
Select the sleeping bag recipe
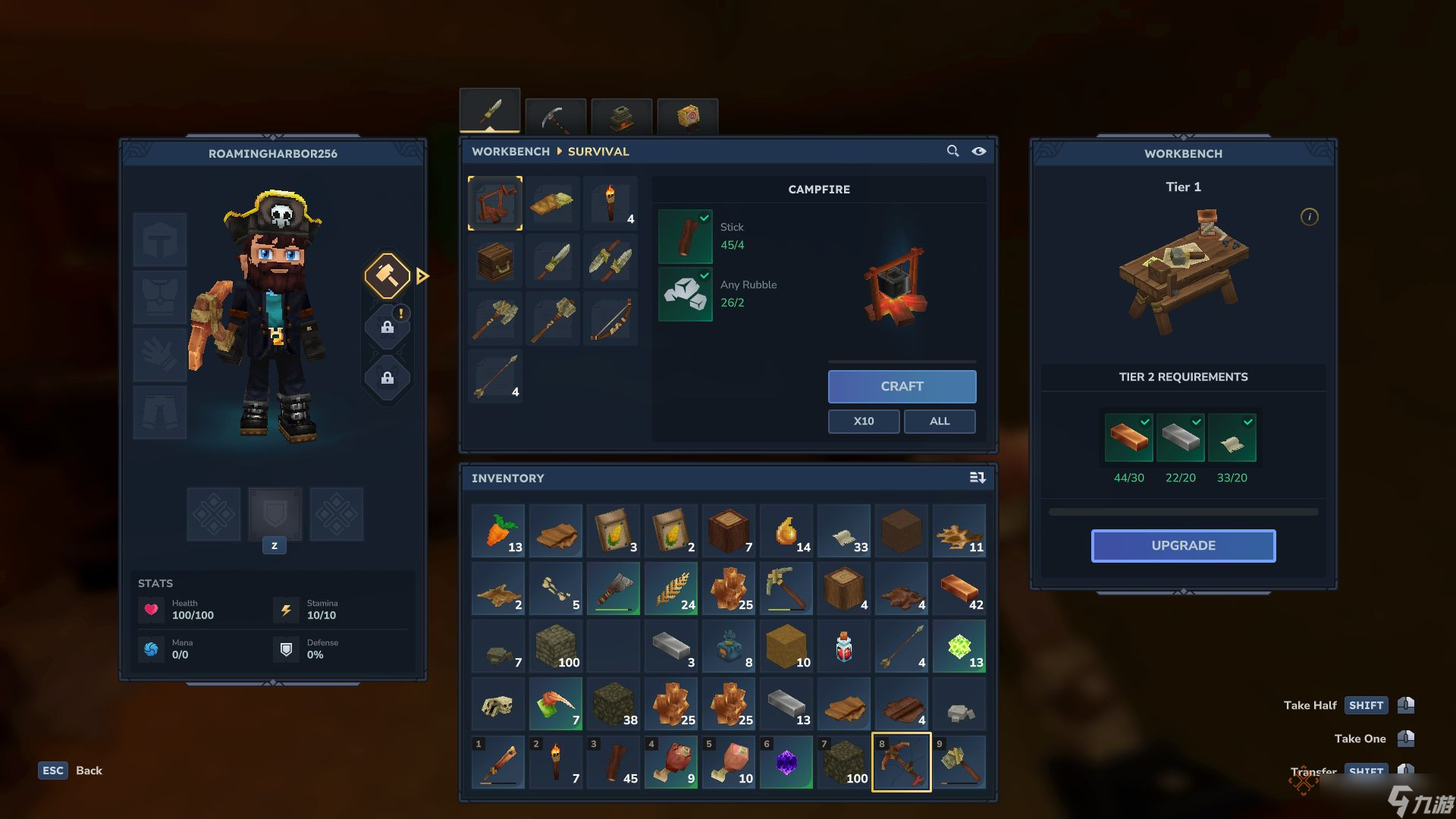(553, 203)
